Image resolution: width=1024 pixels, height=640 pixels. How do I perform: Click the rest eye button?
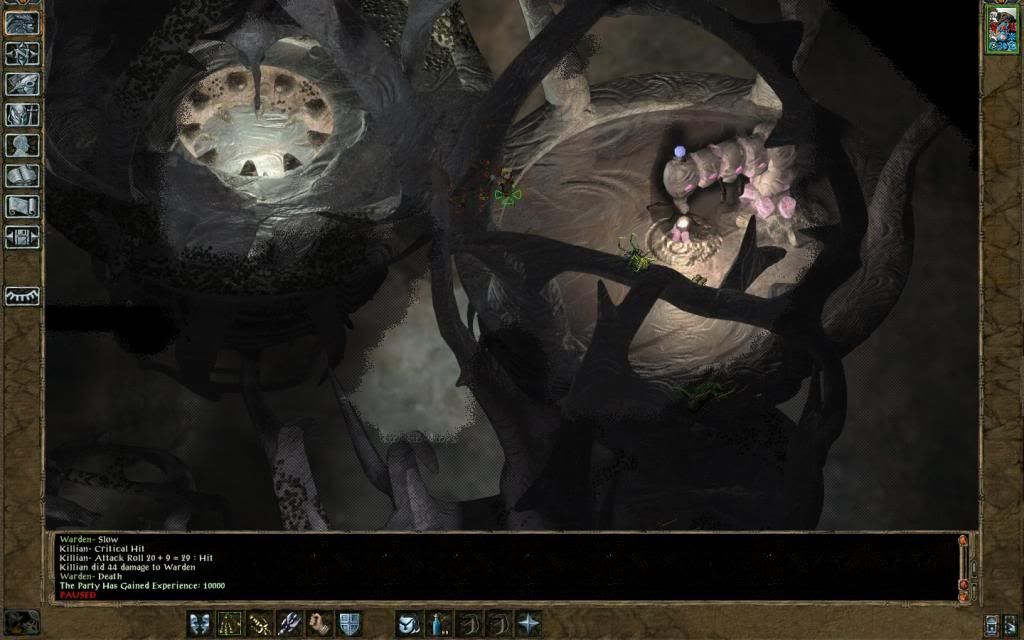(x=22, y=296)
